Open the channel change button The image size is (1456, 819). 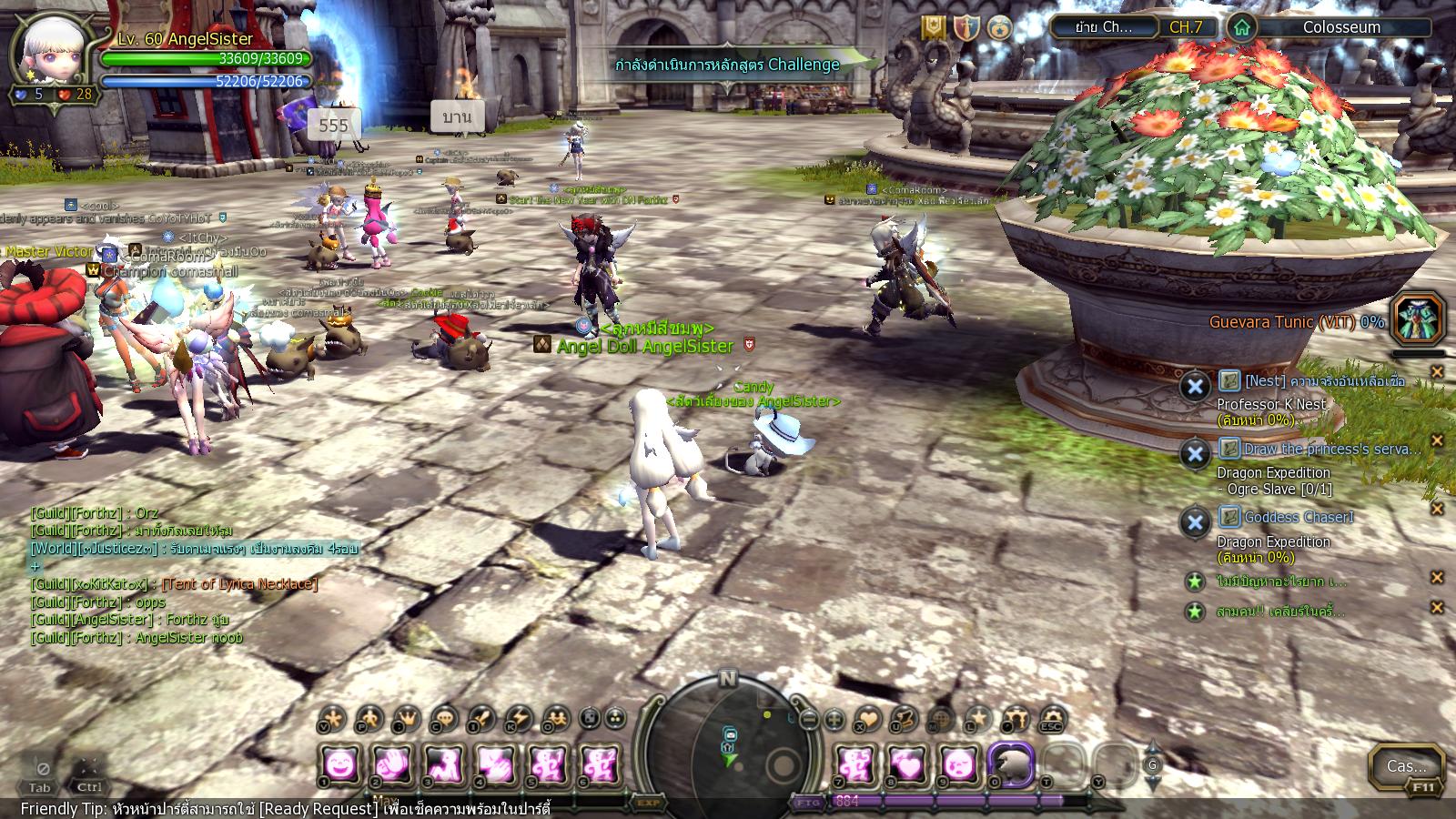coord(1103,27)
